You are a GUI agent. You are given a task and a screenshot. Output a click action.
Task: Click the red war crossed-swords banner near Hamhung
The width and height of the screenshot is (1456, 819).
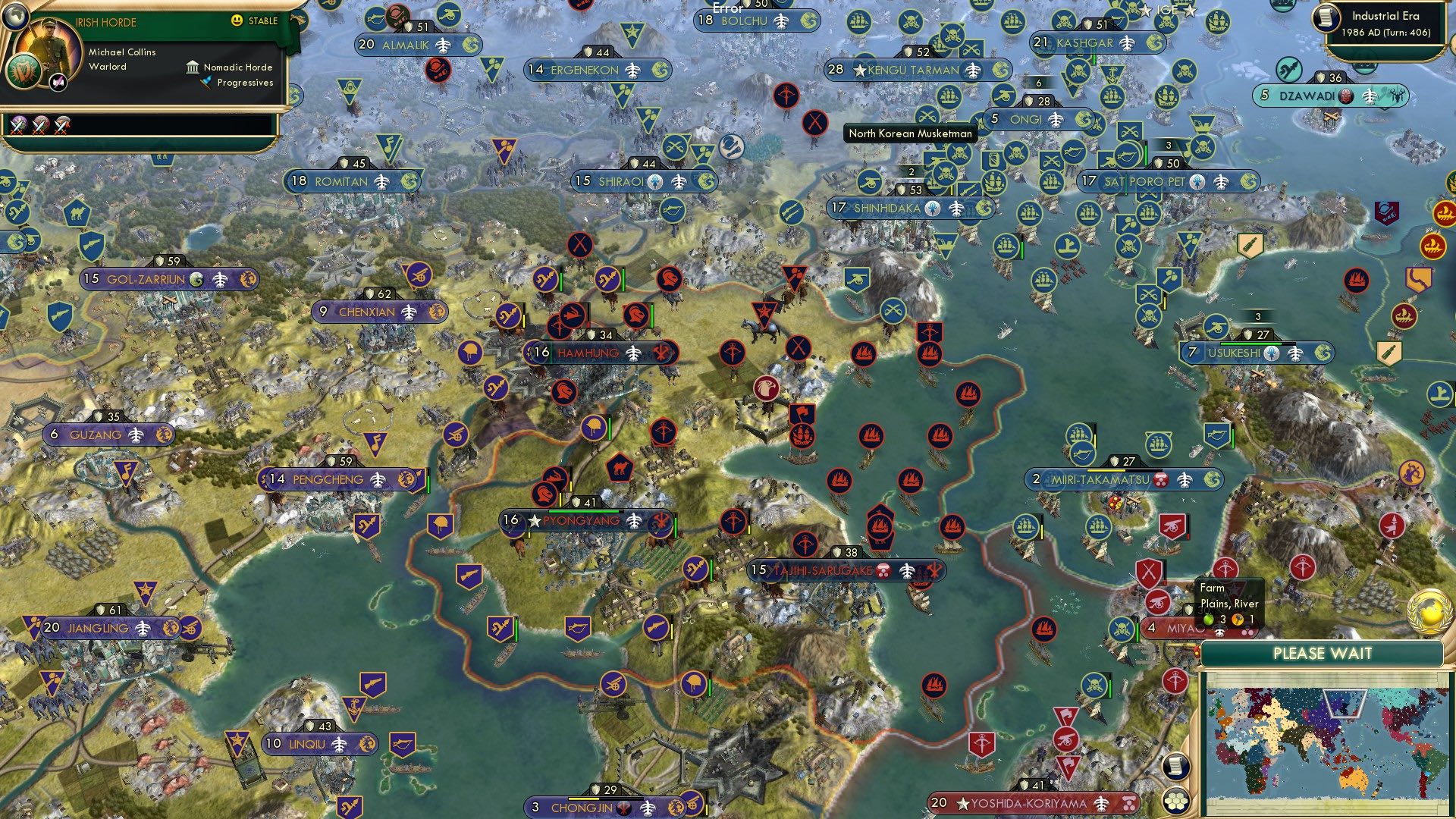point(579,245)
